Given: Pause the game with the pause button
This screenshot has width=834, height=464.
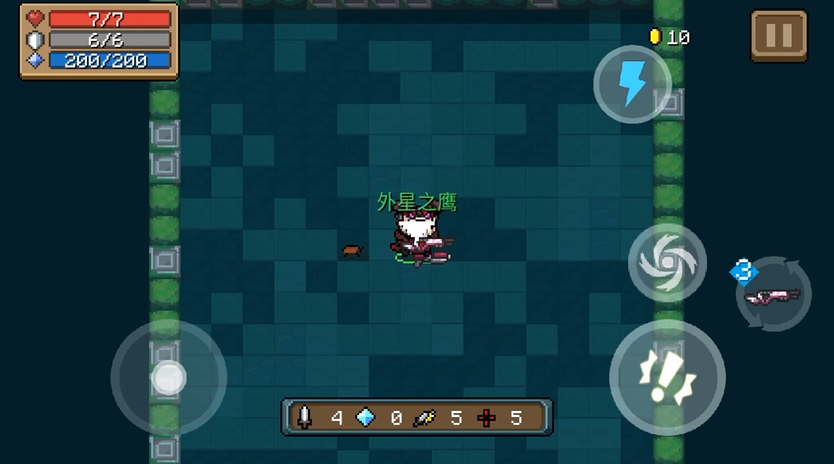Looking at the screenshot, I should pyautogui.click(x=778, y=36).
